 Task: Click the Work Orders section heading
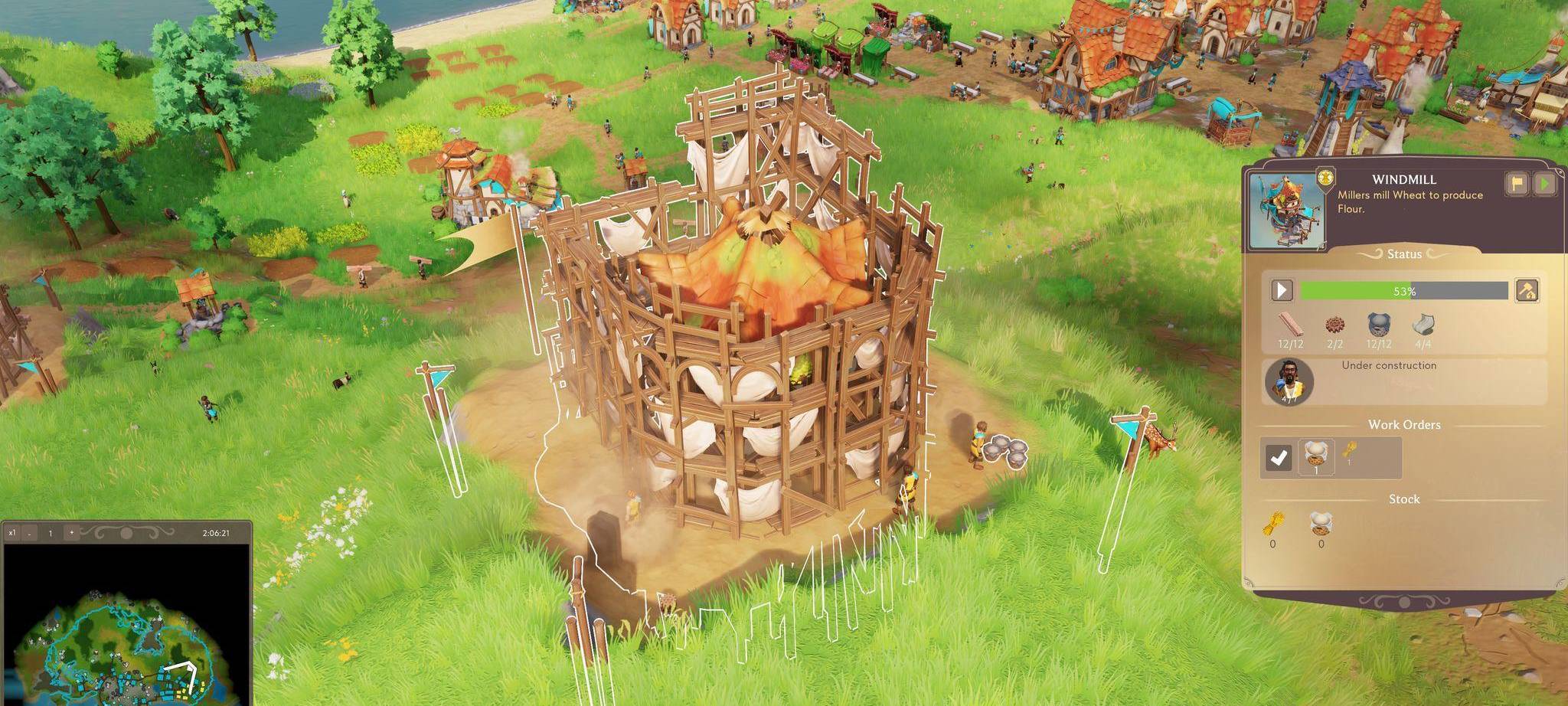[x=1405, y=424]
